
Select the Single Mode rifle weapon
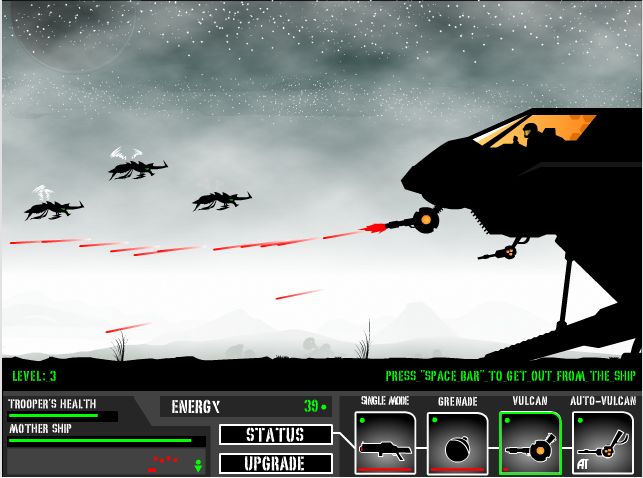(x=385, y=443)
